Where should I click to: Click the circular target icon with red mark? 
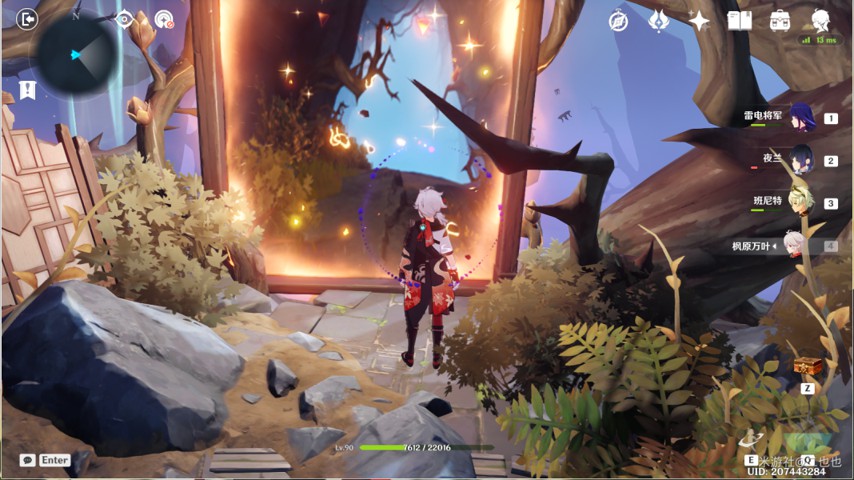pyautogui.click(x=164, y=19)
